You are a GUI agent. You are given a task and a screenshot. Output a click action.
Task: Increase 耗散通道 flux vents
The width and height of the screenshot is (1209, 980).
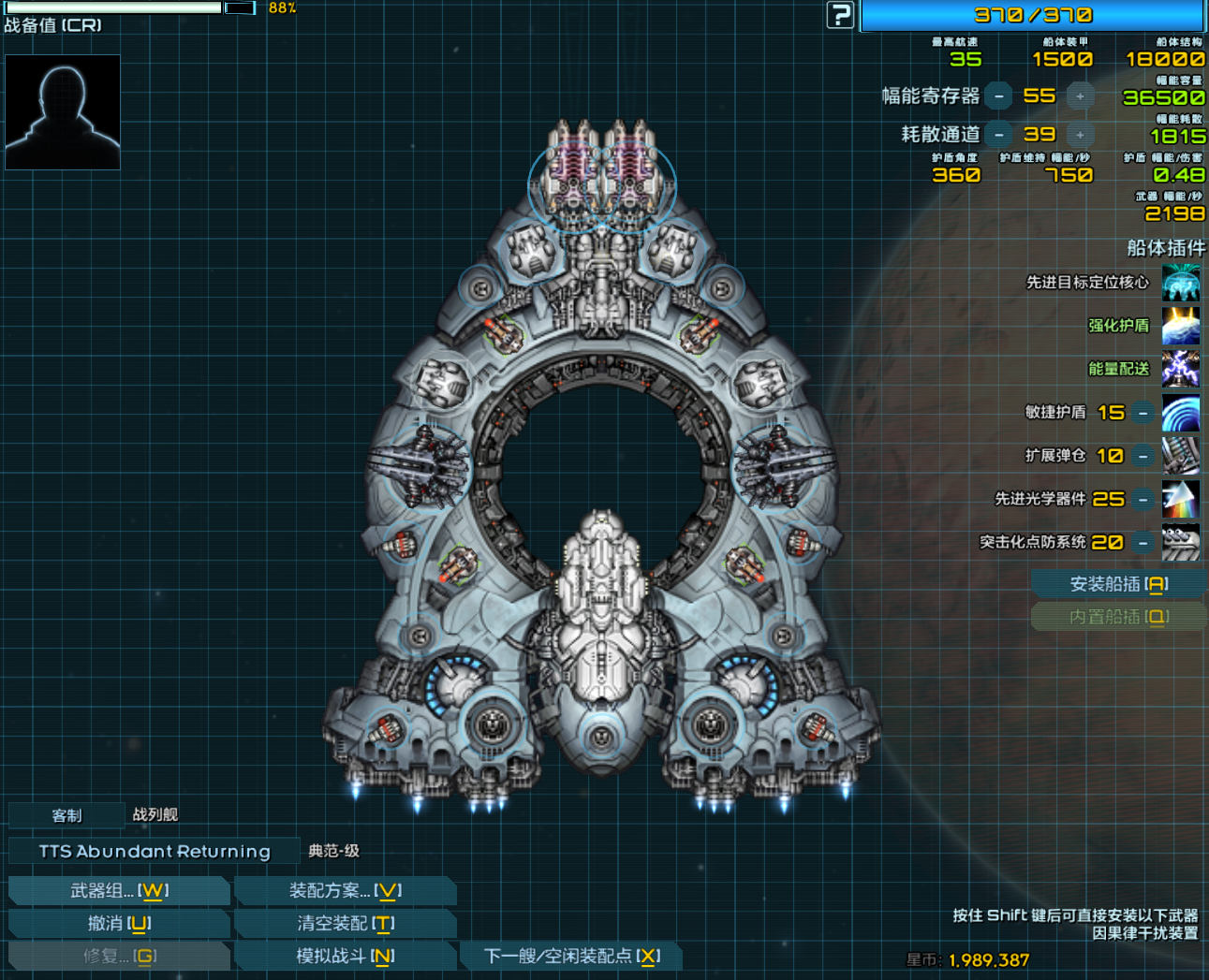[x=1080, y=135]
